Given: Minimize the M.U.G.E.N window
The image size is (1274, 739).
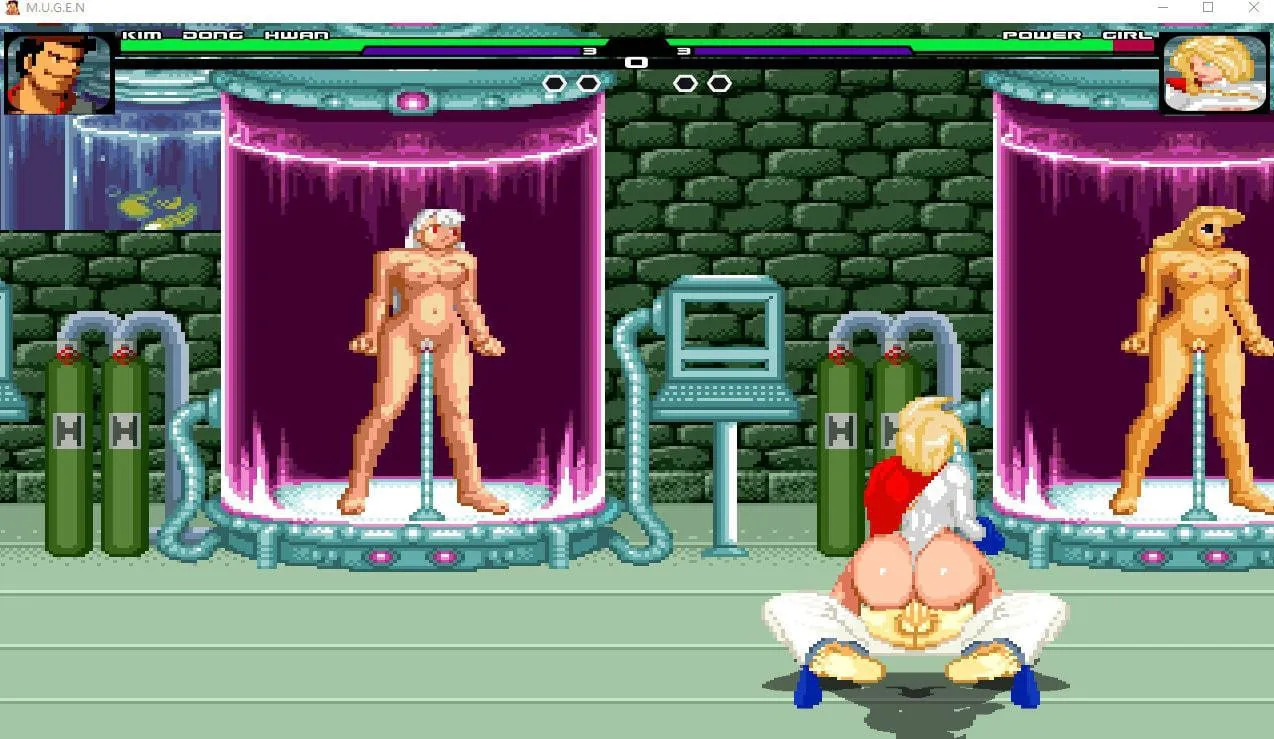Looking at the screenshot, I should click(x=1162, y=8).
